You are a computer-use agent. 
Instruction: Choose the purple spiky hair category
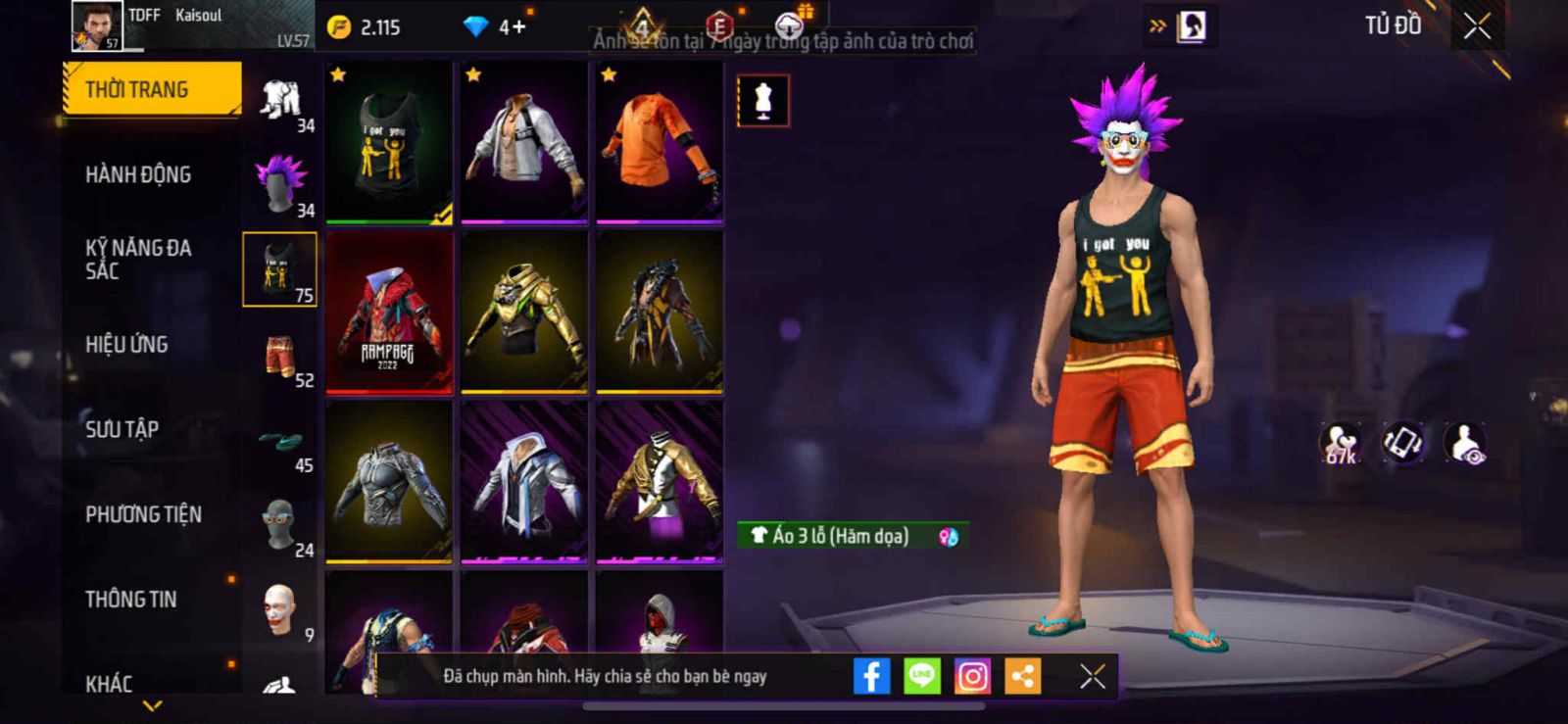point(280,184)
